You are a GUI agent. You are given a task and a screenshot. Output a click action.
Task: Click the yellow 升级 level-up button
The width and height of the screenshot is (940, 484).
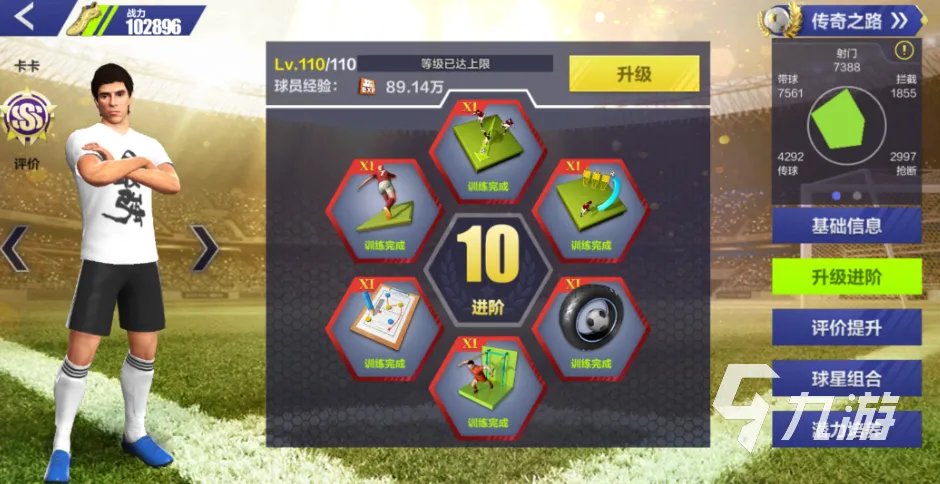point(634,74)
